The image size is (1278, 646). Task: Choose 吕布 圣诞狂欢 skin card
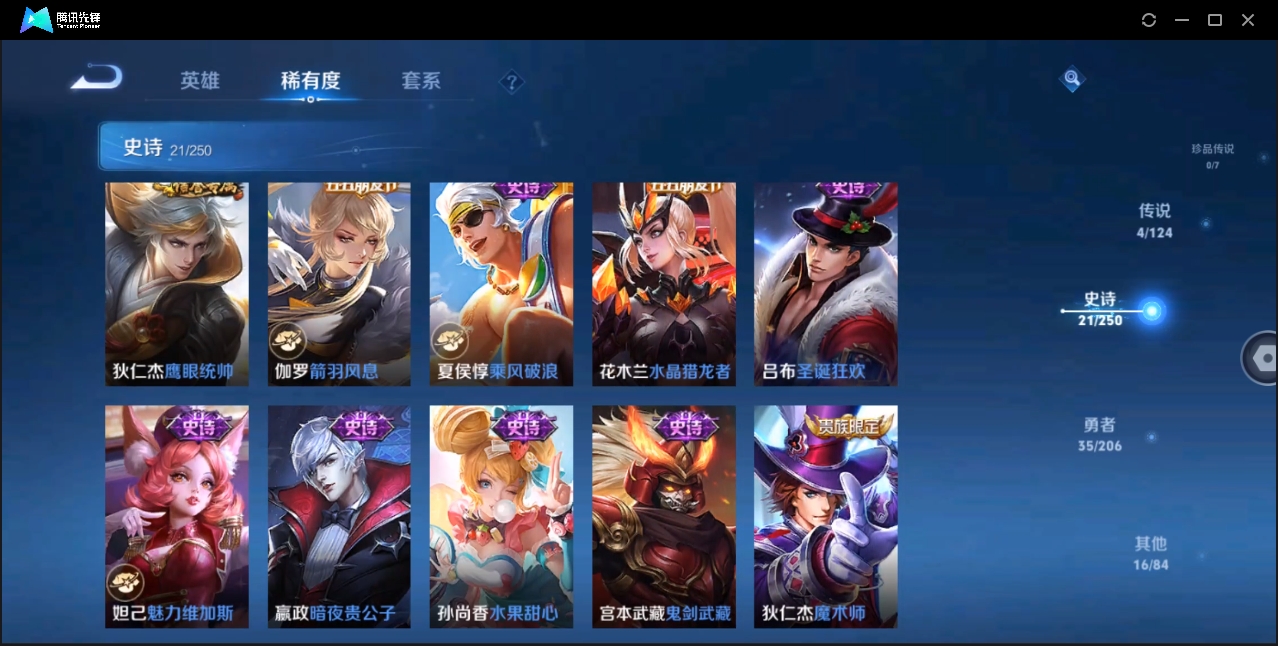825,284
